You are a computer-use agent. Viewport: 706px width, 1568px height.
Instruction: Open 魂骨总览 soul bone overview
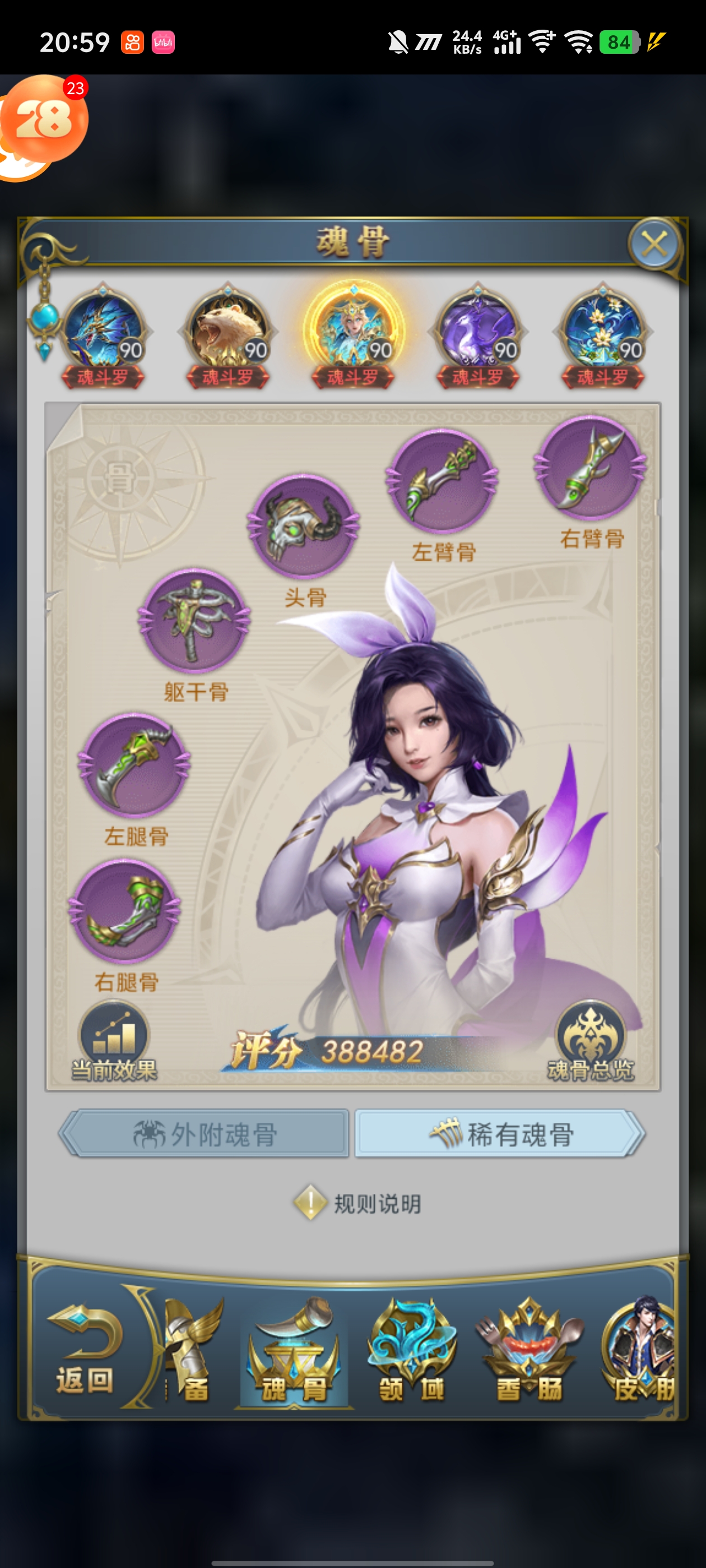coord(590,1042)
